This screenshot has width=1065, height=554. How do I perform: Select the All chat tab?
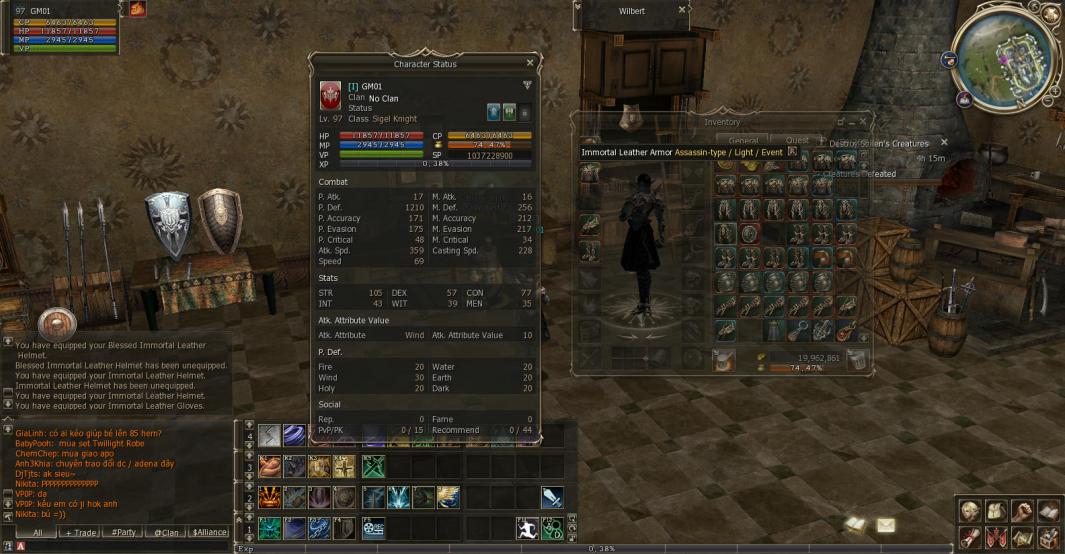[x=37, y=532]
